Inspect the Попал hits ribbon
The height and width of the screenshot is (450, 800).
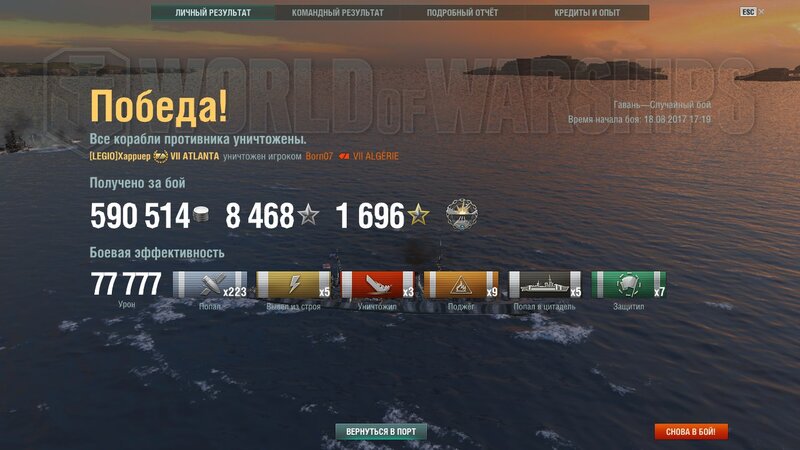coord(210,285)
